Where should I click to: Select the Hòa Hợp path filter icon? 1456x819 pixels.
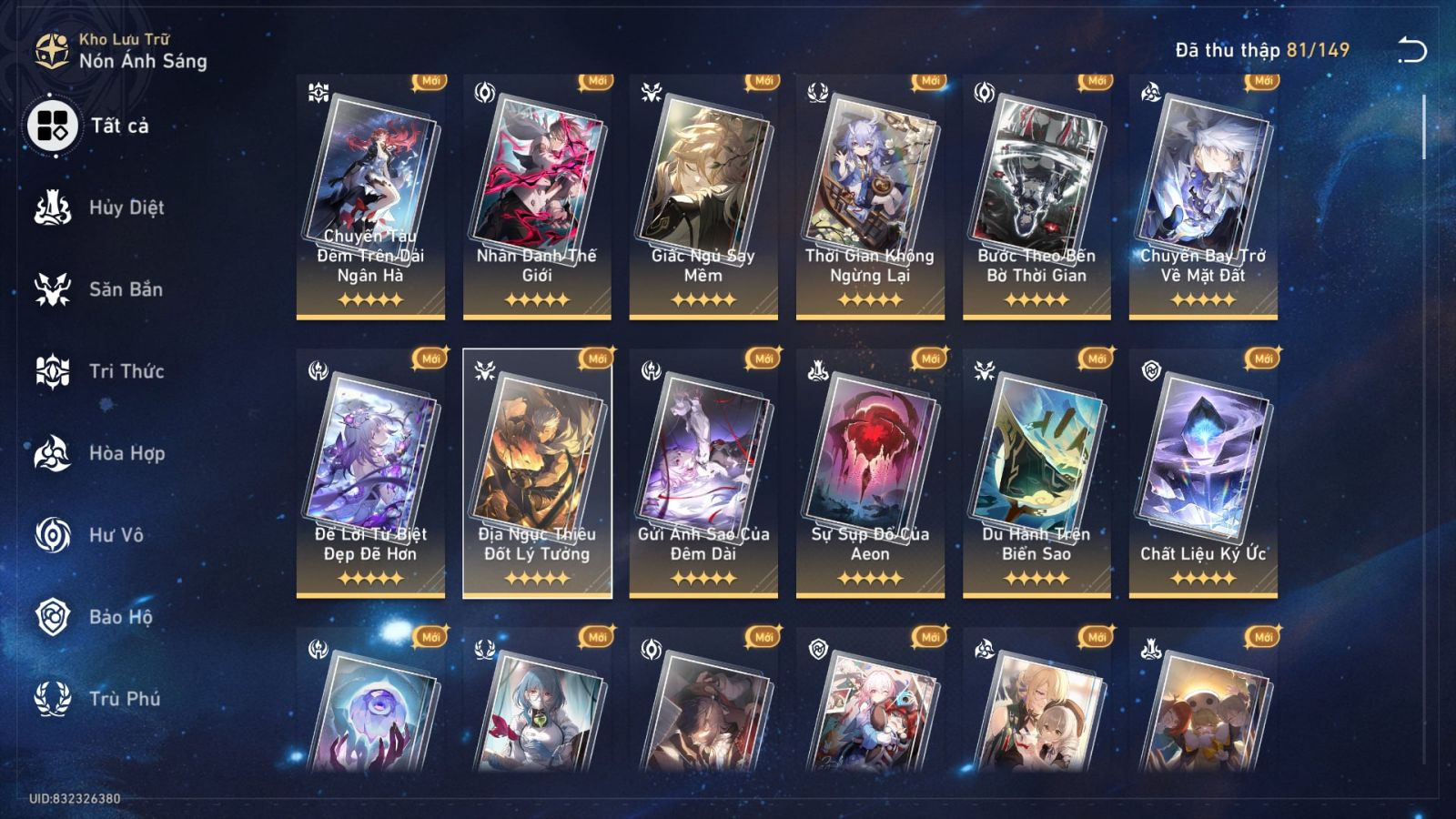coord(52,453)
